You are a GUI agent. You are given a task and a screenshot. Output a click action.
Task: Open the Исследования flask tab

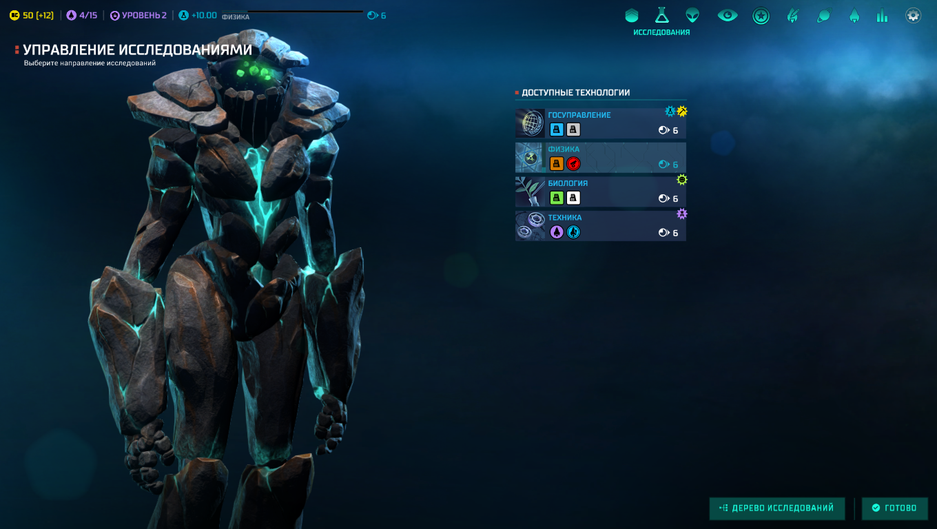(x=662, y=16)
